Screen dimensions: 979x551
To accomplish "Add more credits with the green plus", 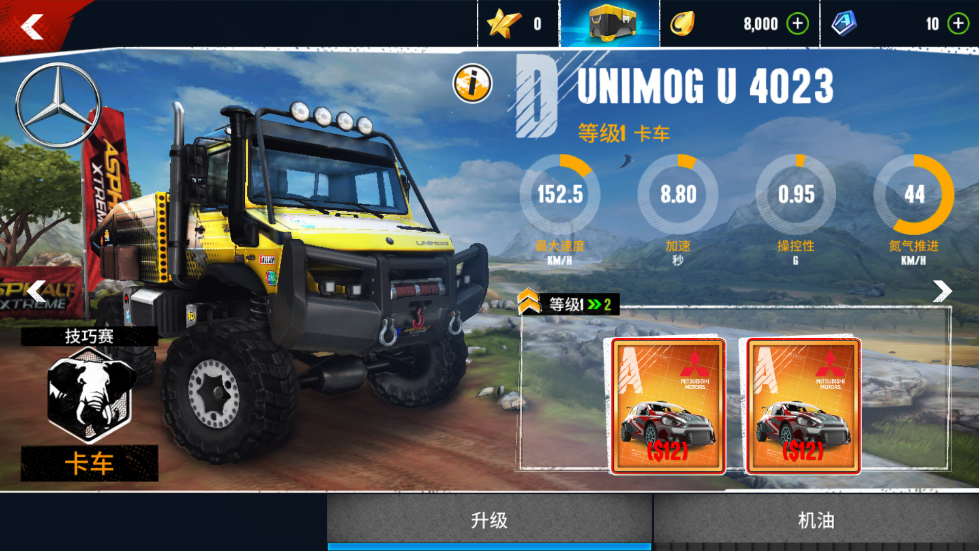I will [x=797, y=24].
